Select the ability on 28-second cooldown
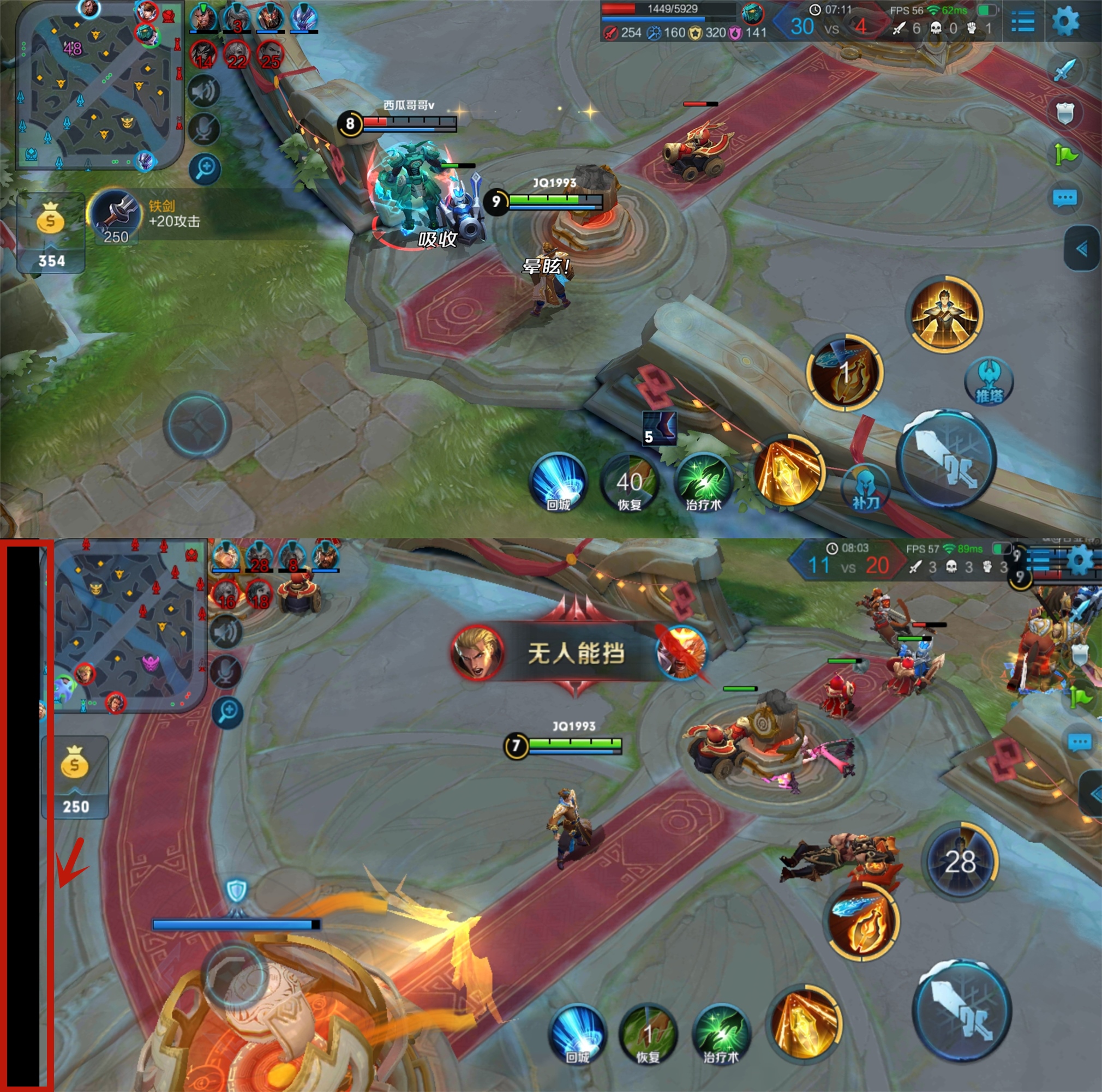 tap(960, 862)
